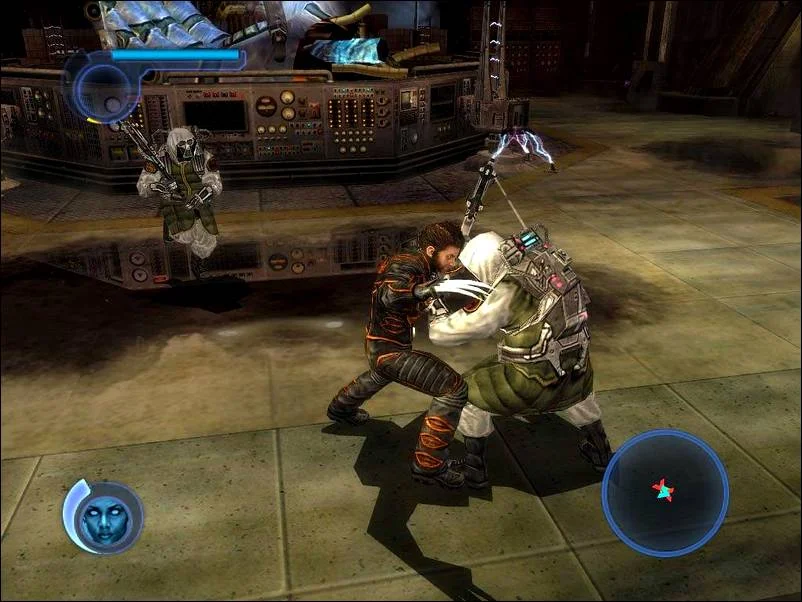Select the blue face character portrait
Viewport: 802px width, 602px height.
point(107,517)
